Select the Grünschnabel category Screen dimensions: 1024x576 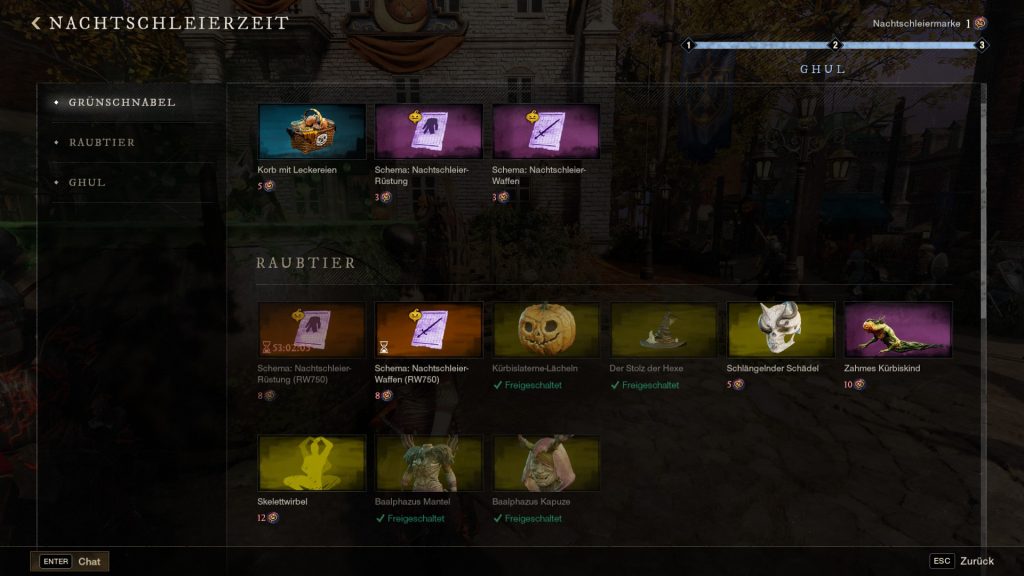[x=122, y=102]
